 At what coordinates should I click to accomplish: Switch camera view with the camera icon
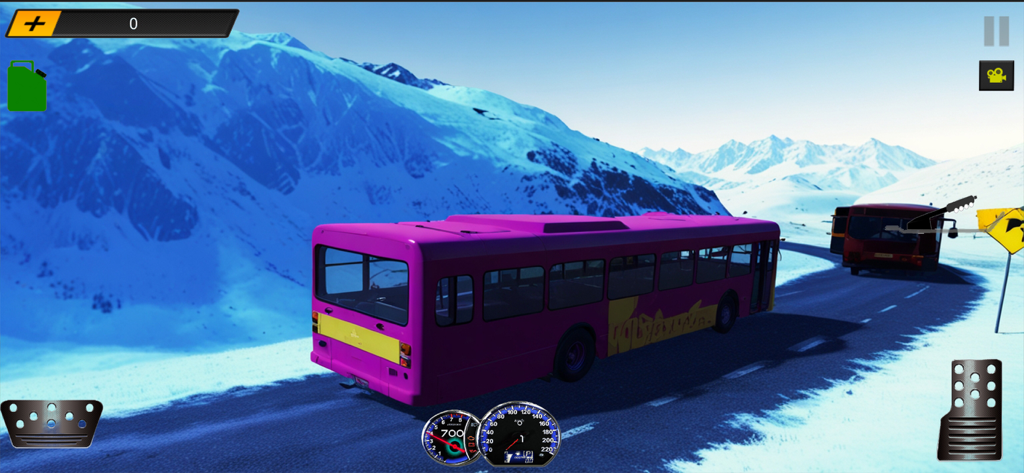pyautogui.click(x=996, y=75)
